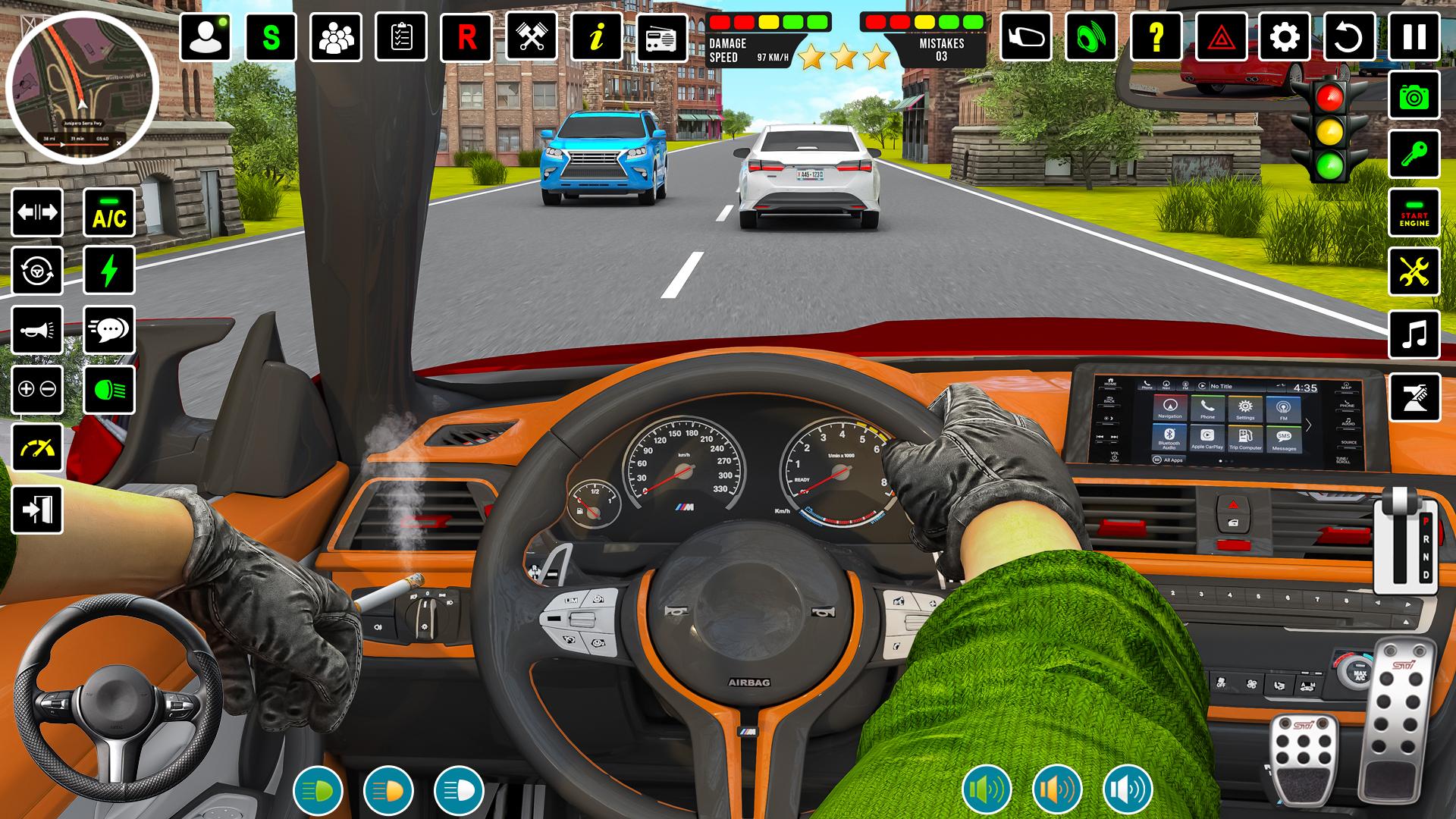Open the yellow question mark help
Viewport: 1456px width, 819px height.
point(1156,36)
